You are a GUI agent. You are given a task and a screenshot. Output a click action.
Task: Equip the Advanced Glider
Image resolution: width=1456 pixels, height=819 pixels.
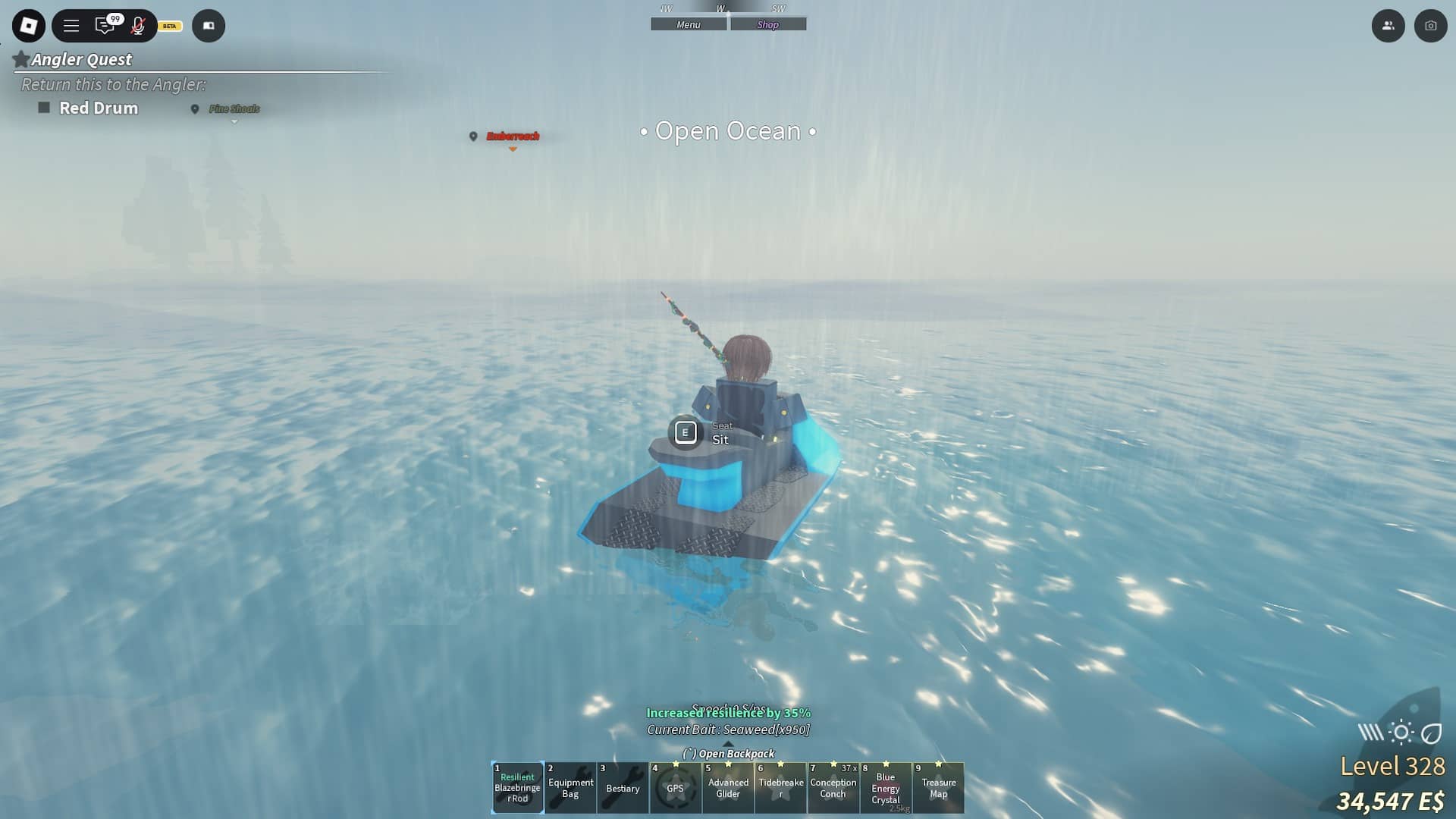(728, 788)
